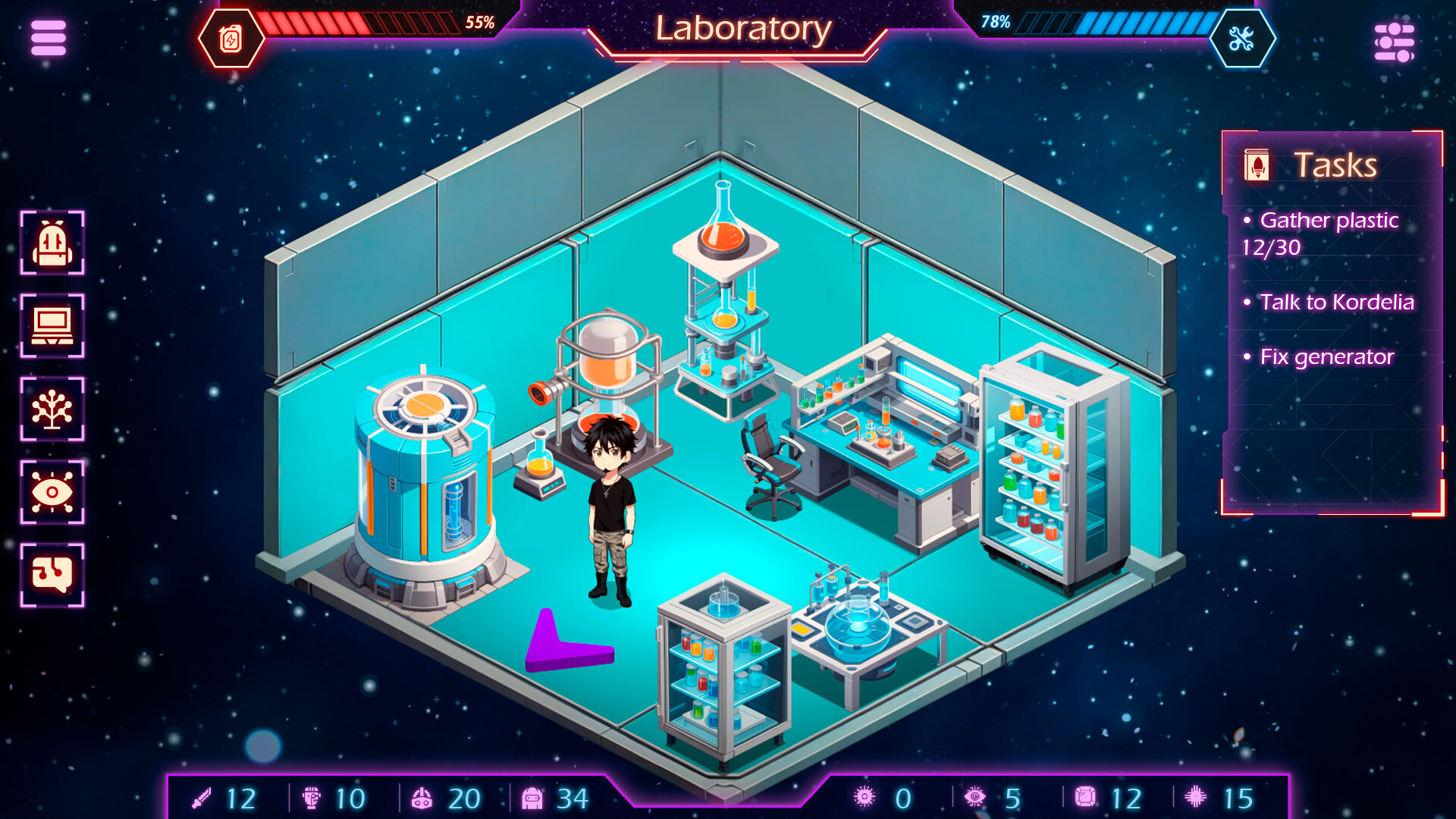Click the microchip counter showing 15
The width and height of the screenshot is (1456, 819).
[1196, 798]
